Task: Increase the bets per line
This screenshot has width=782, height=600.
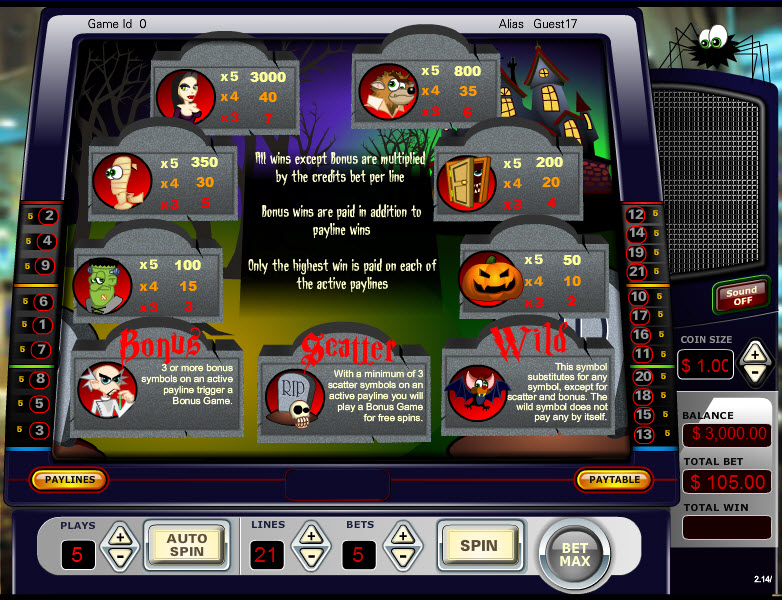Action: point(401,535)
